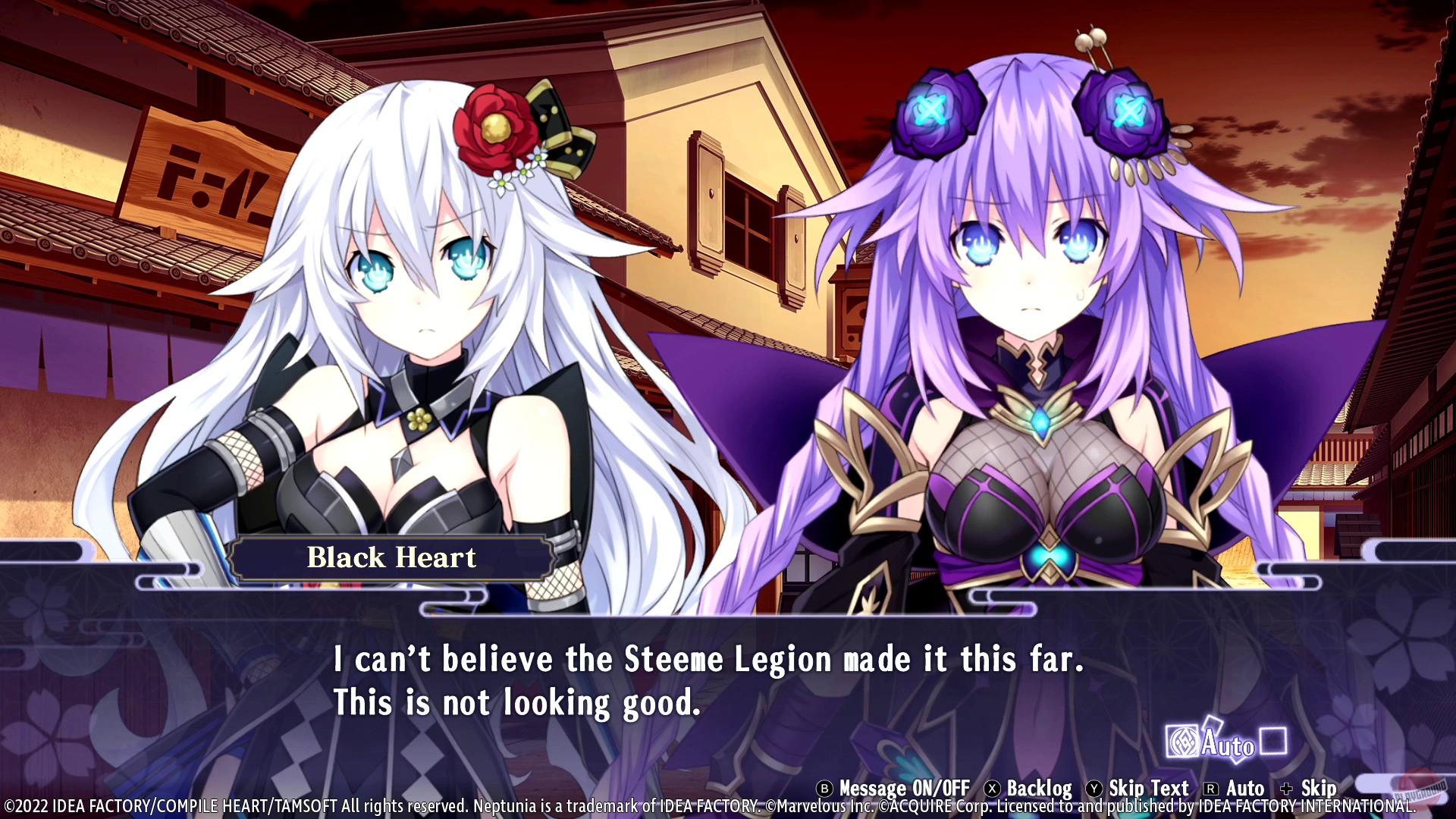1456x819 pixels.
Task: Click the B button icon beside Message ON/OFF
Action: 824,788
